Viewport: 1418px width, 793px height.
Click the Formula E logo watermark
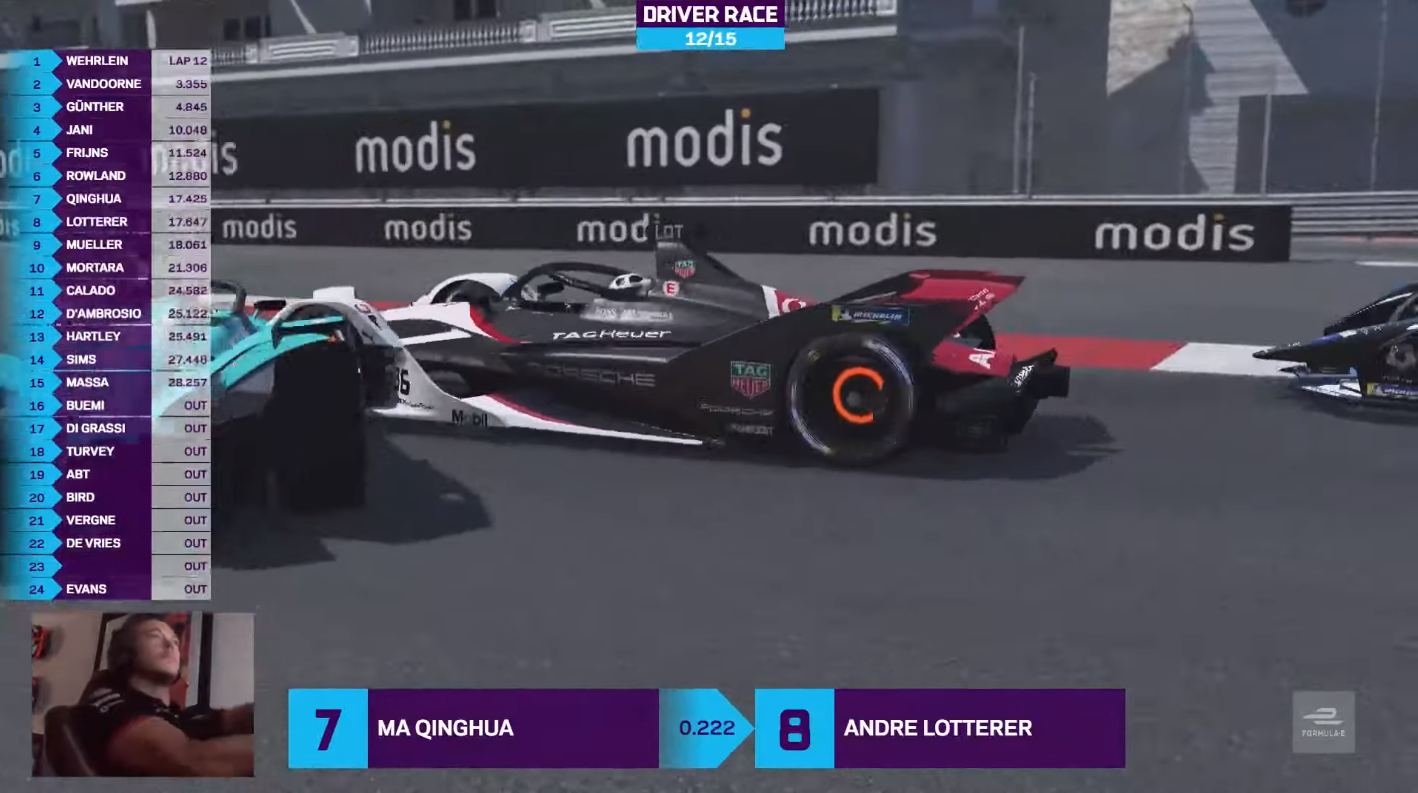click(1323, 722)
